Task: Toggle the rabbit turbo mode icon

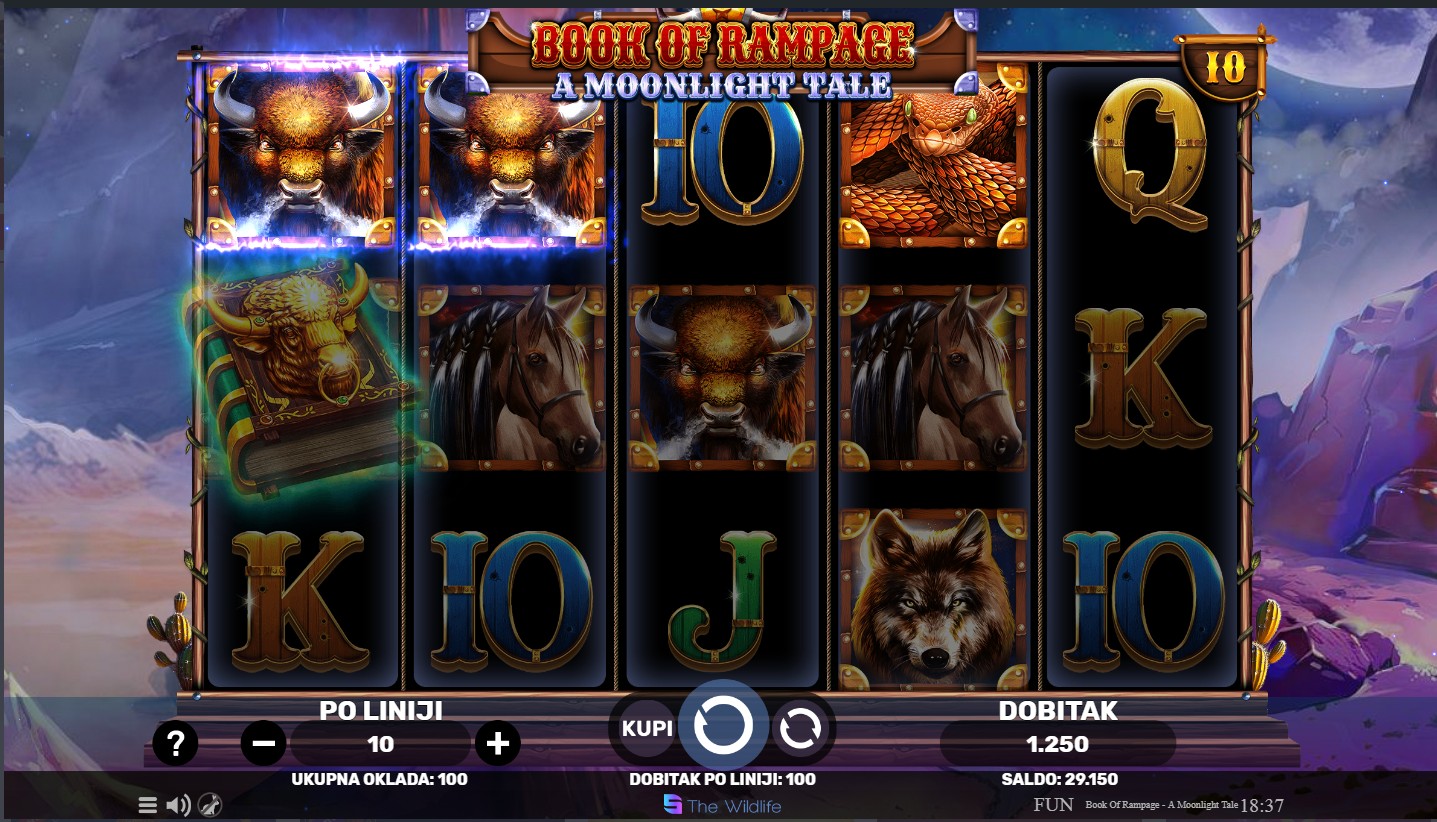Action: tap(210, 805)
